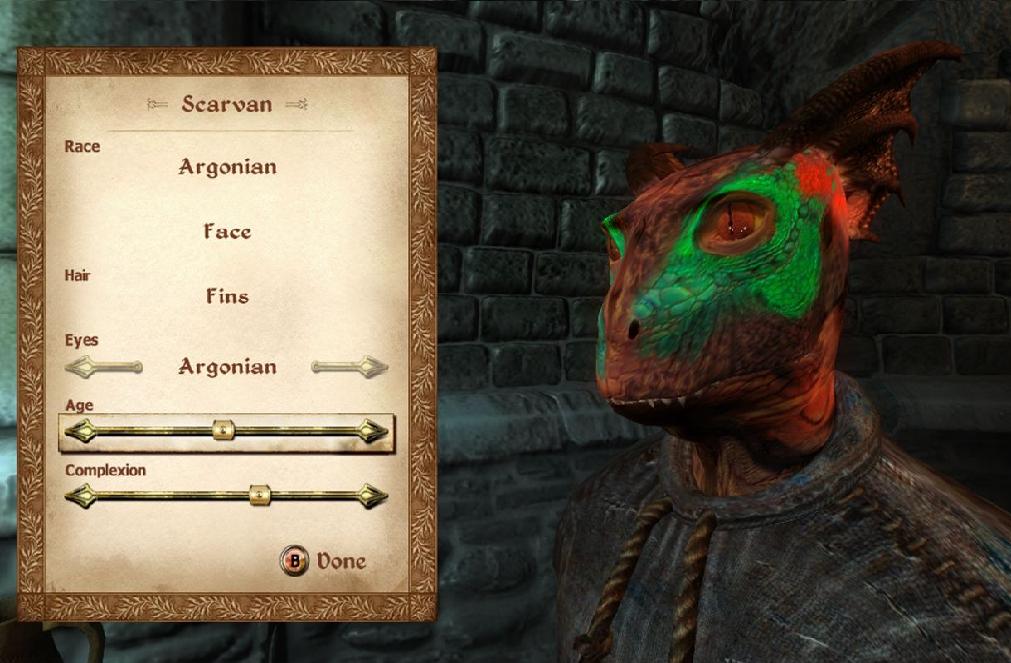Choose next eye type with right arrow
The height and width of the screenshot is (663, 1011).
click(x=349, y=367)
